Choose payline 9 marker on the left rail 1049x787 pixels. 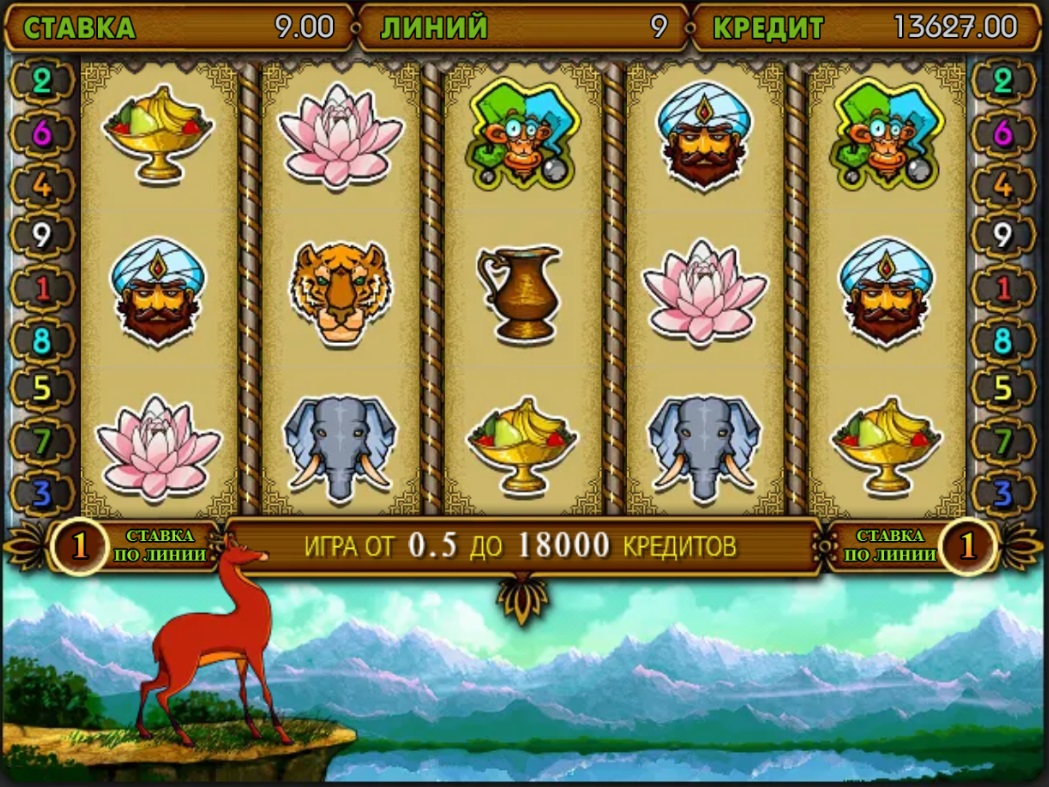[x=42, y=237]
